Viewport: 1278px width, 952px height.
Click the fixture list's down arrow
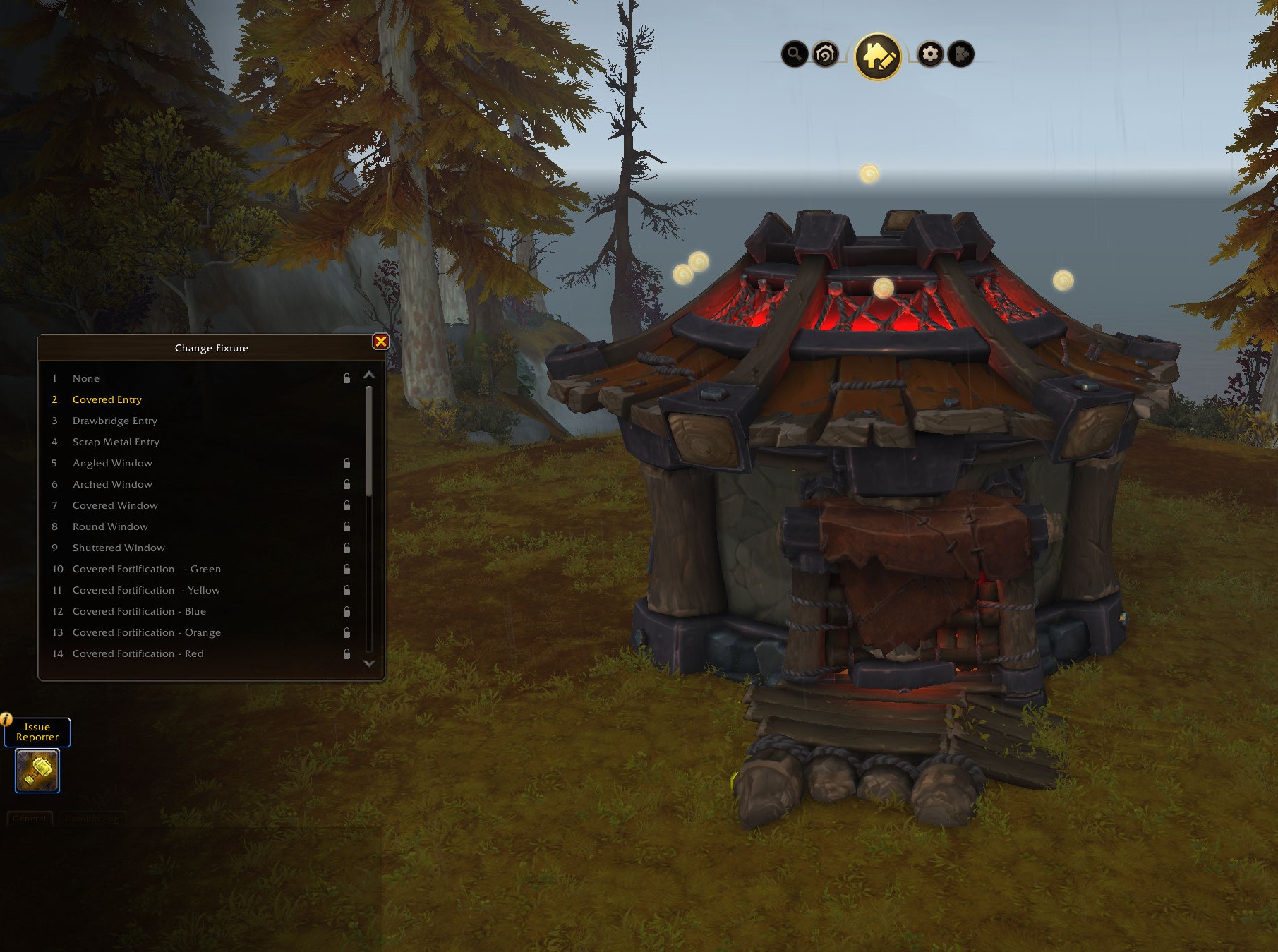tap(368, 663)
